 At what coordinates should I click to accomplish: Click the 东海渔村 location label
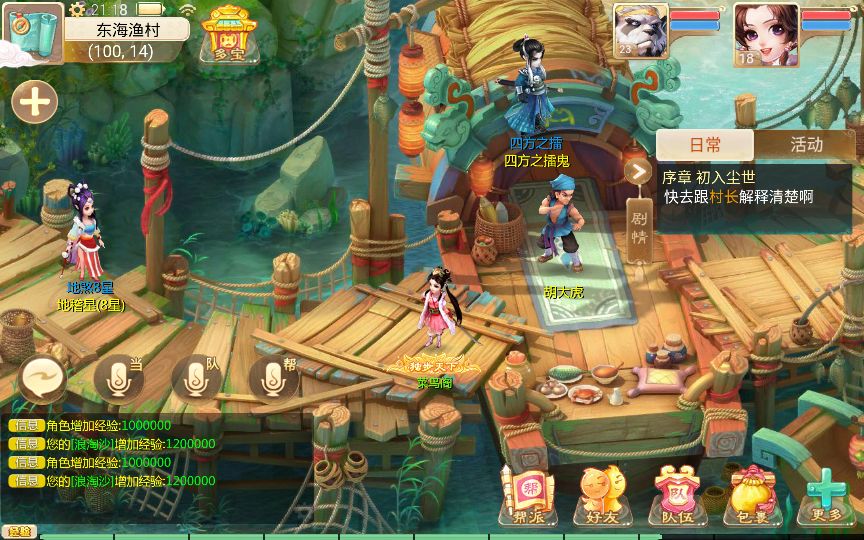click(x=126, y=30)
